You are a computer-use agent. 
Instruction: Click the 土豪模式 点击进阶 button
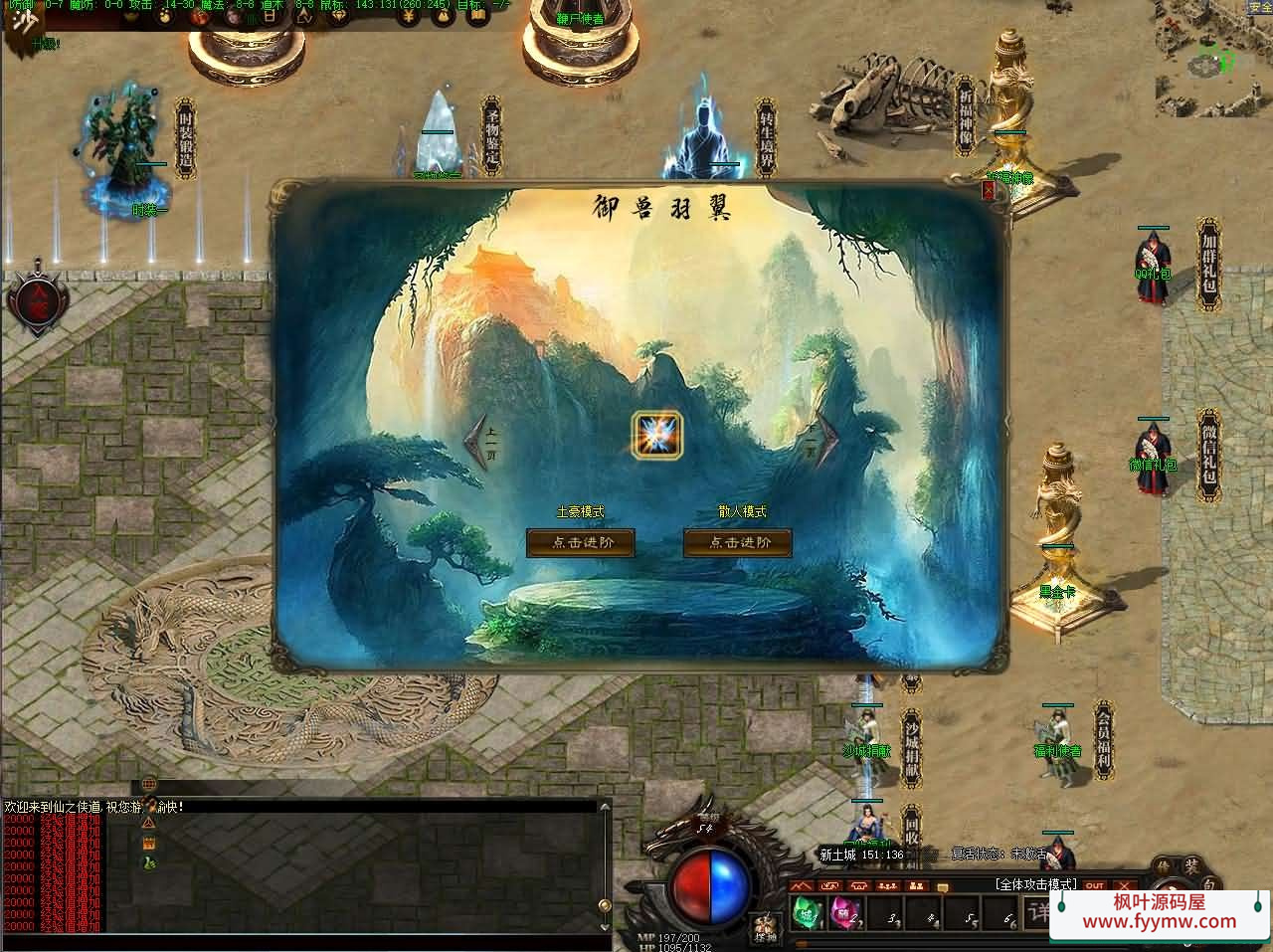(580, 542)
